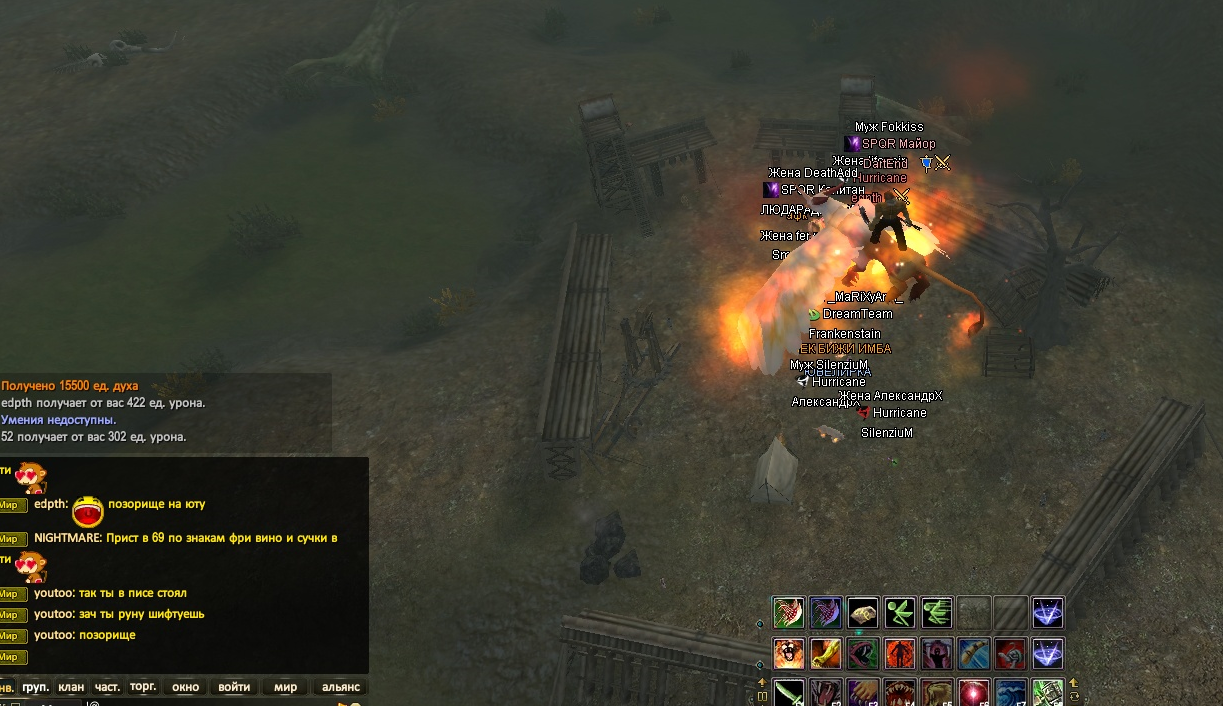Screen dimensions: 1223x706
Task: Open the "клан" chat tab
Action: click(x=71, y=687)
